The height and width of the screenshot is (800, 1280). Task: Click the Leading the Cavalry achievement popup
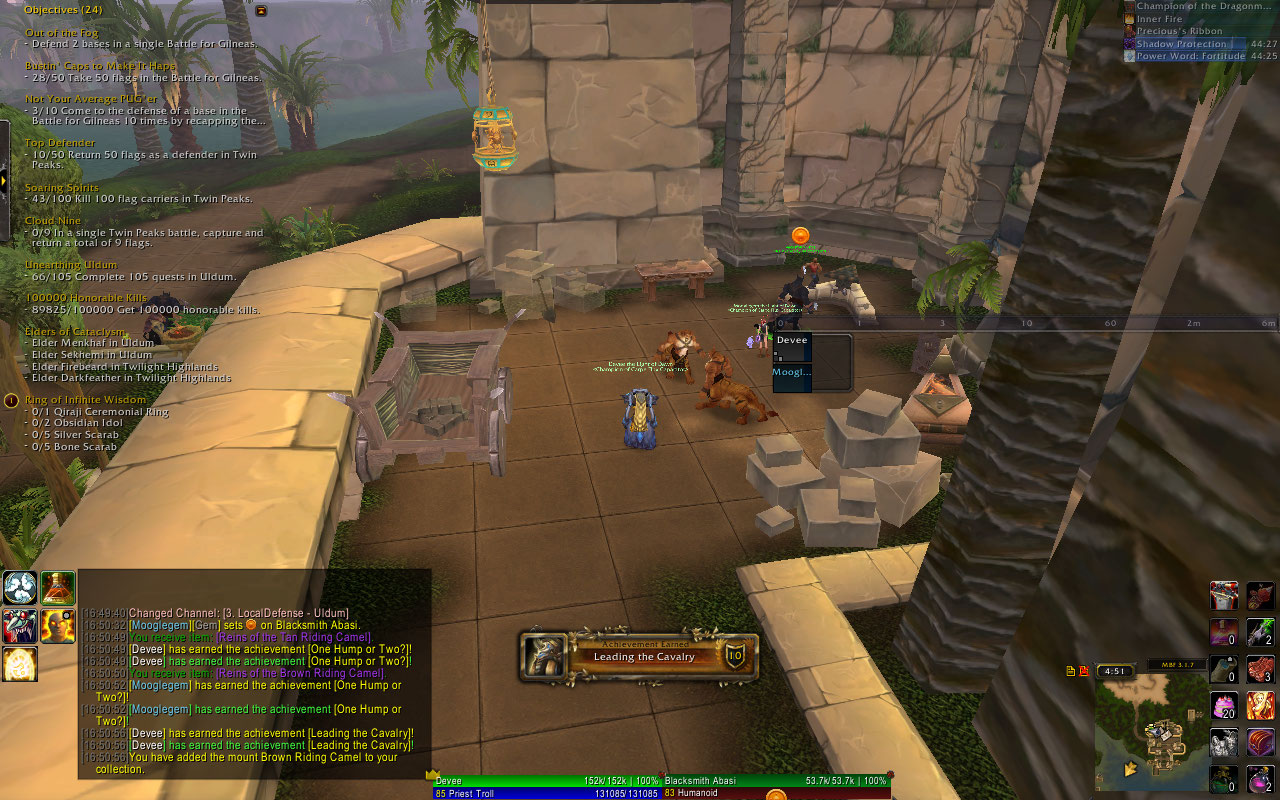coord(638,656)
